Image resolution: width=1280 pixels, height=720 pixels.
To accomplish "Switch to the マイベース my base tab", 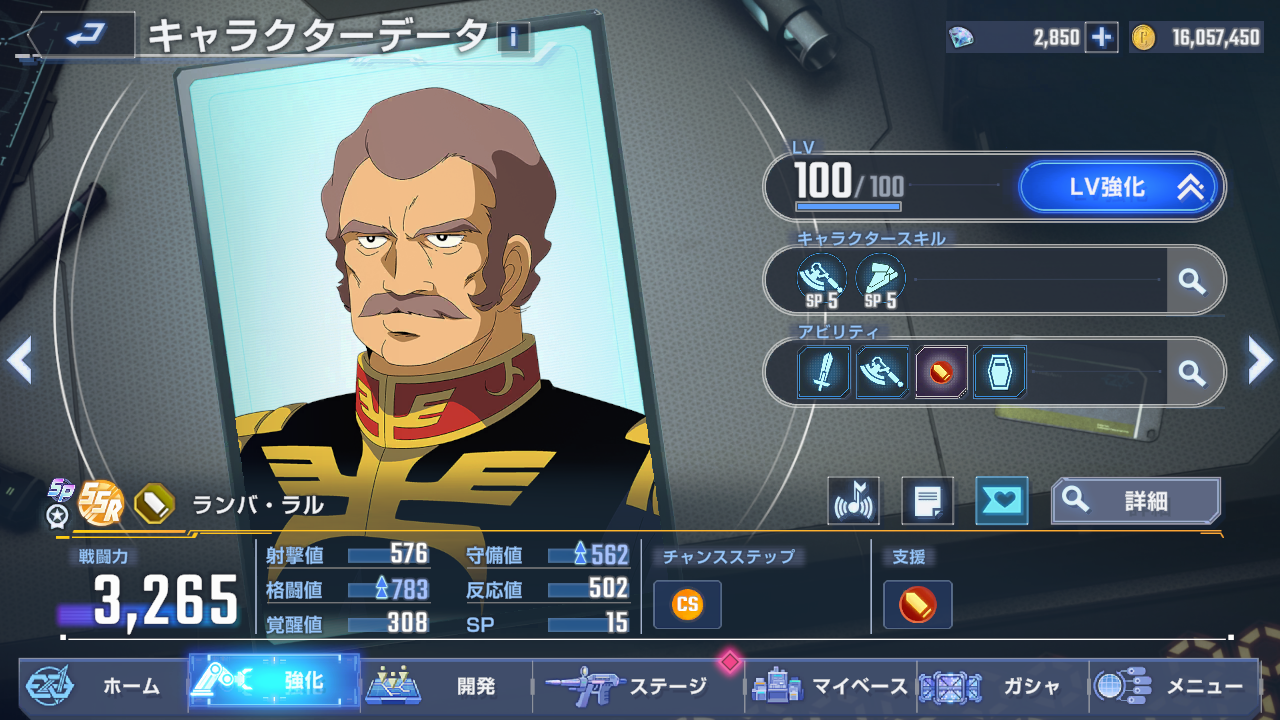I will [830, 686].
